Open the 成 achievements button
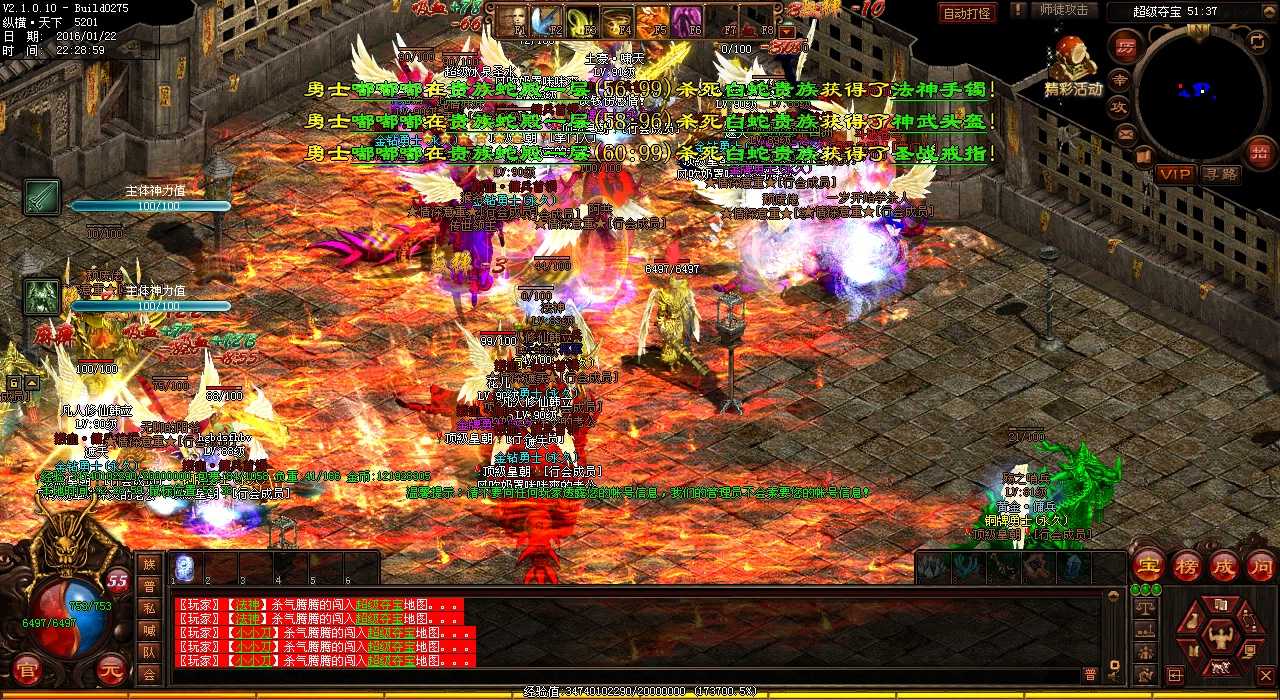Screen dimensions: 1280x700 [1223, 565]
